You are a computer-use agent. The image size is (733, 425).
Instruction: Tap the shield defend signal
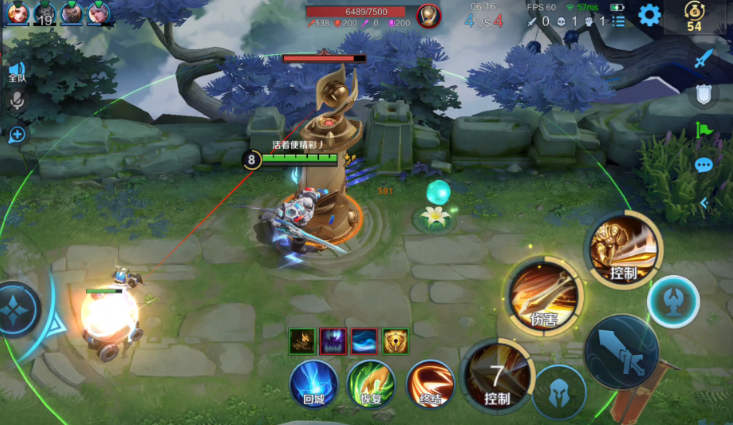tap(704, 95)
